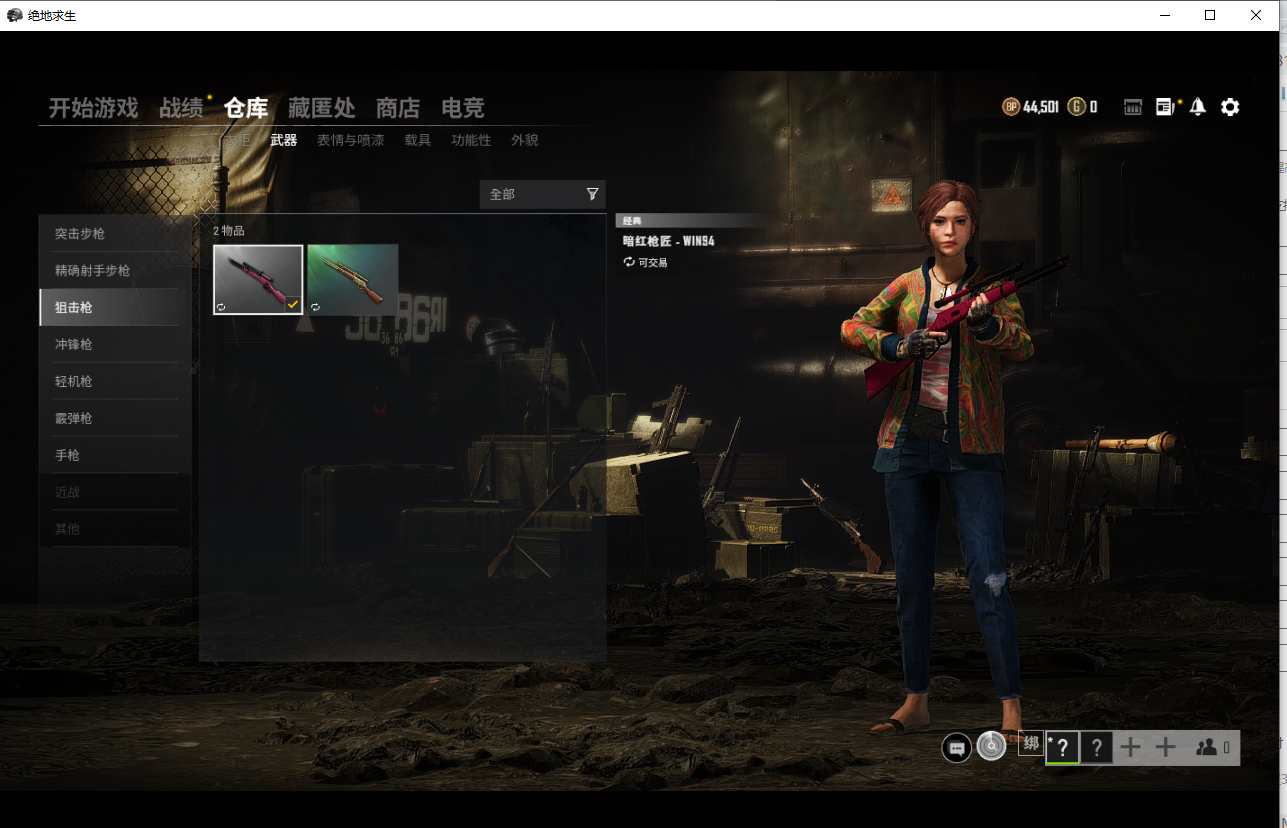Open the news panel icon with yellow dot
1287x828 pixels.
point(1166,106)
